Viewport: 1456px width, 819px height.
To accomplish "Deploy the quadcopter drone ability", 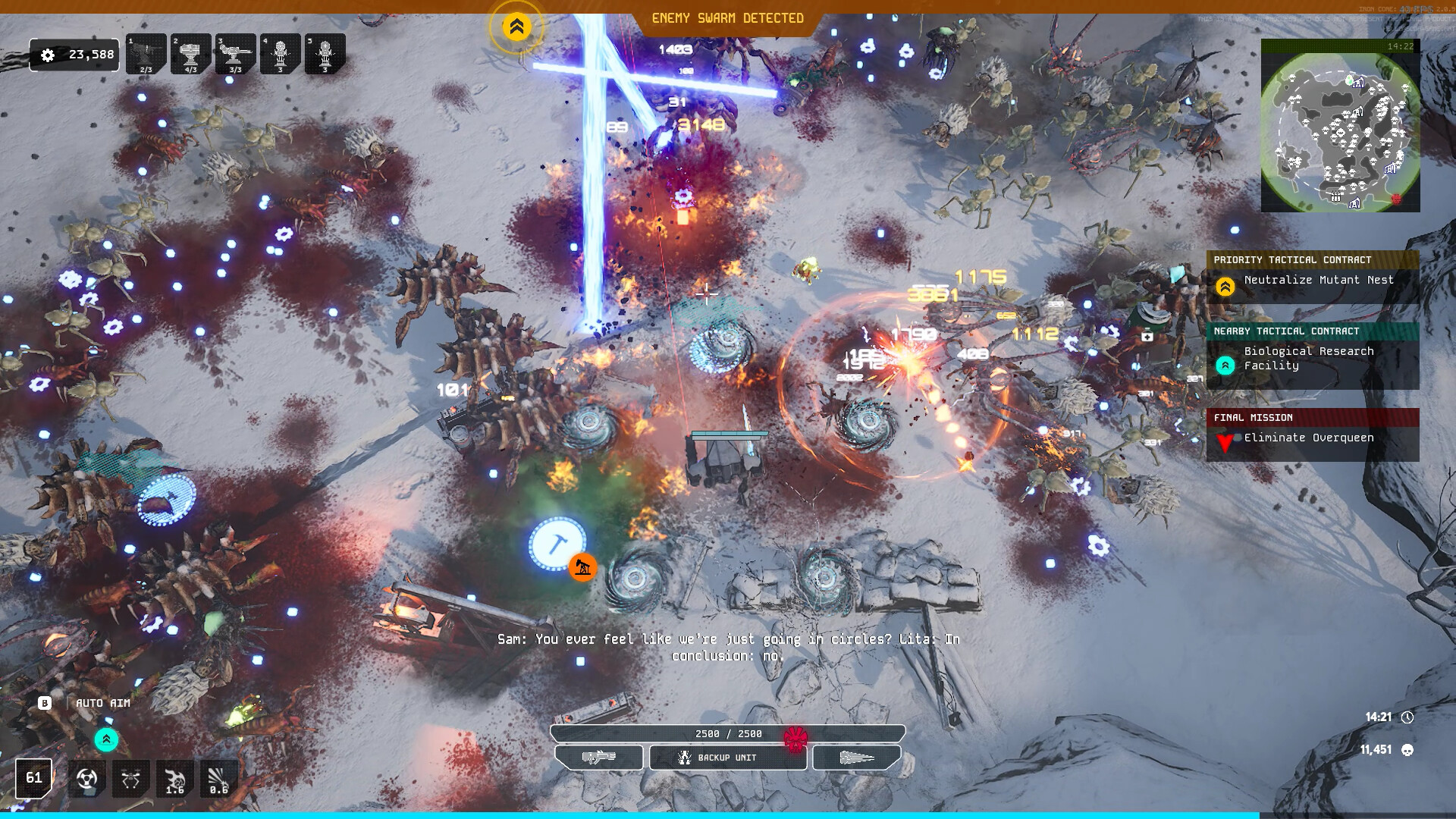I will [x=130, y=779].
